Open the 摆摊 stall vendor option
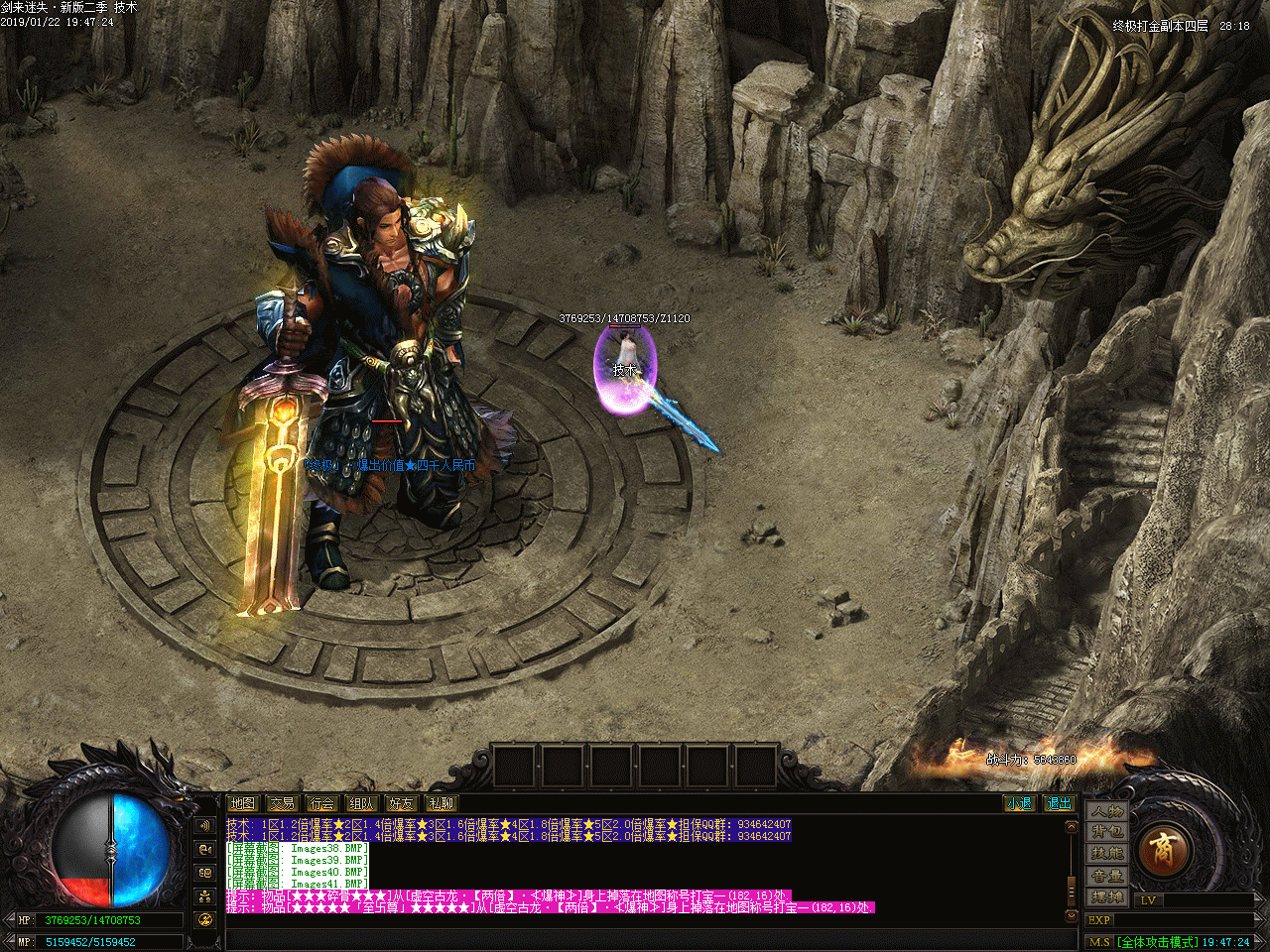Viewport: 1270px width, 952px height. click(1107, 896)
